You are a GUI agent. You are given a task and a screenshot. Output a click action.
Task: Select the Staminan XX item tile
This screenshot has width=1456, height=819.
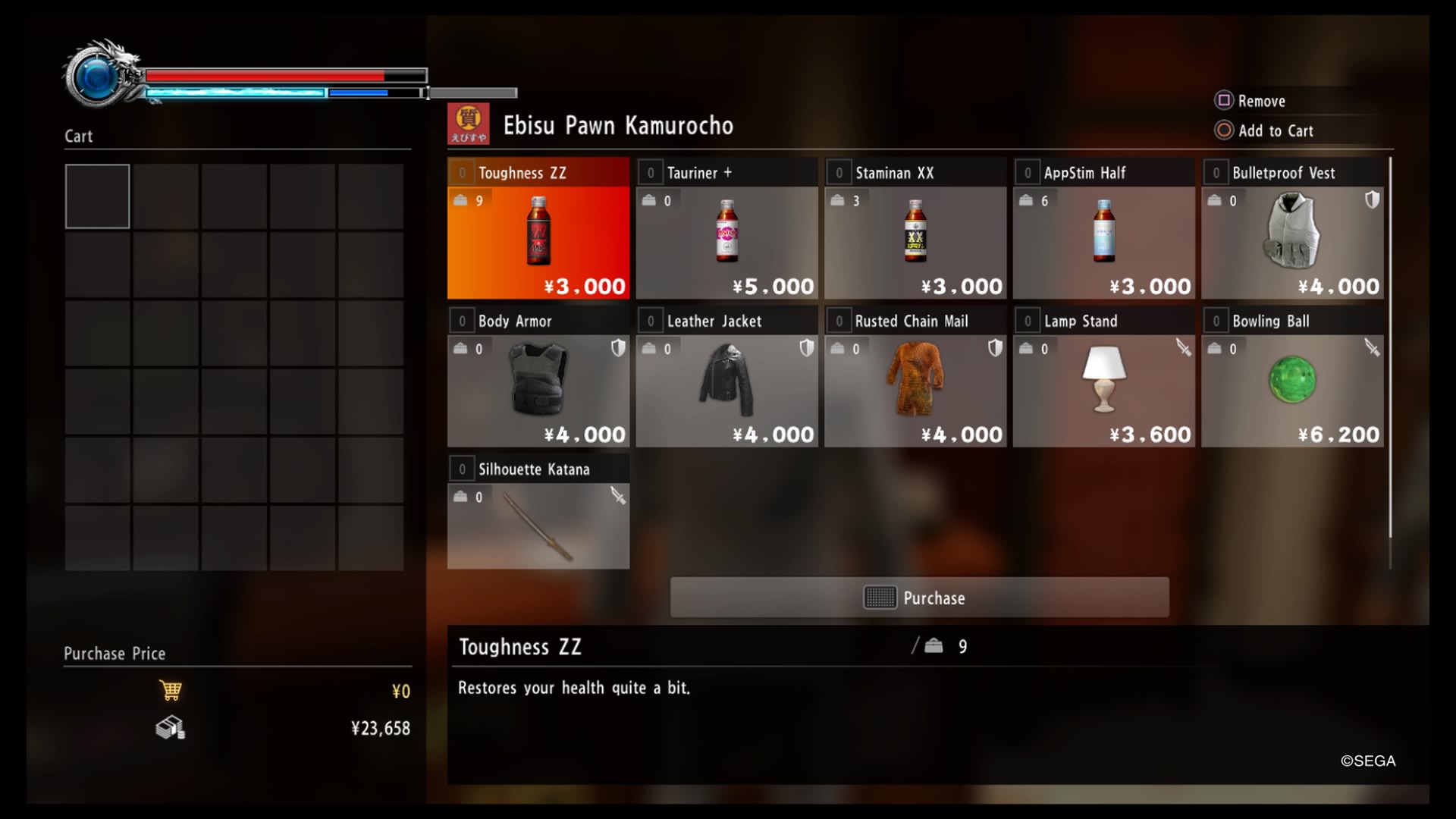pos(915,227)
